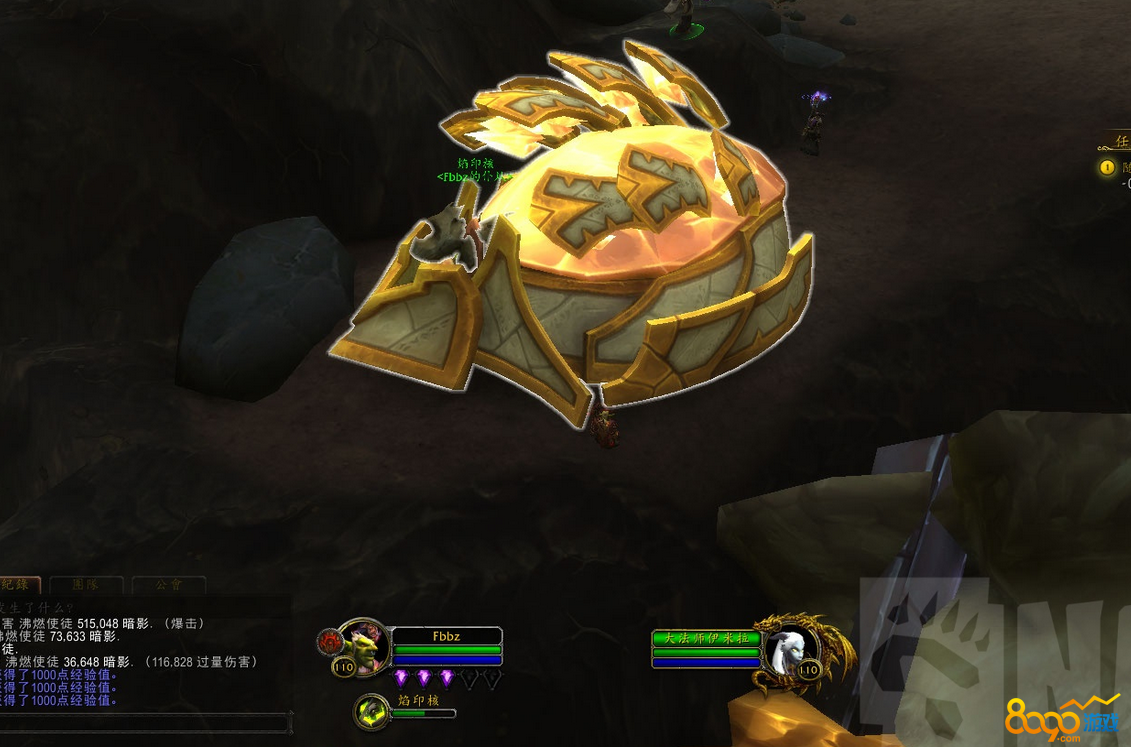Click the 任务 quest tracker header
This screenshot has width=1131, height=747.
(x=1118, y=141)
